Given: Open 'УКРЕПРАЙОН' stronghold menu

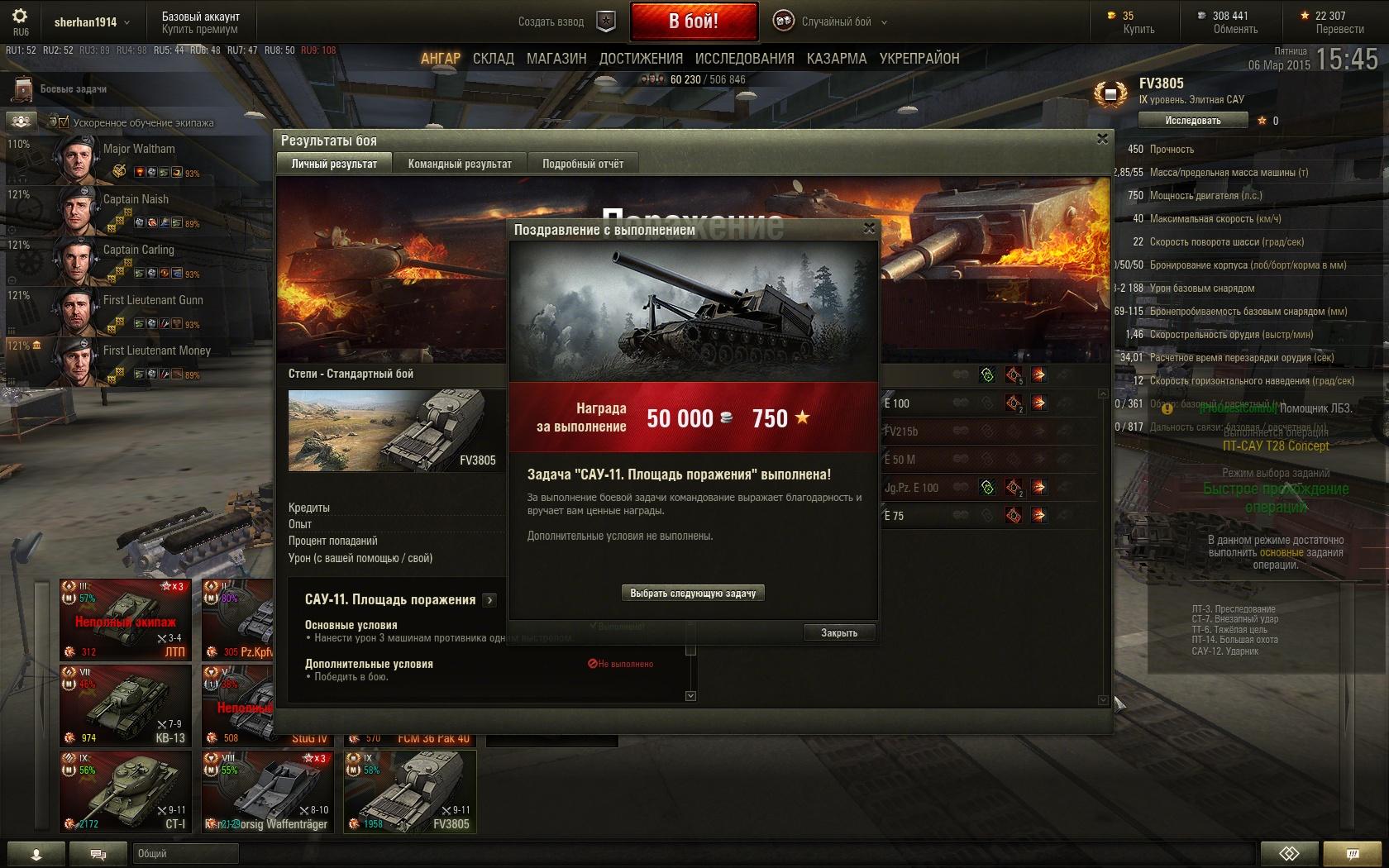Looking at the screenshot, I should (919, 59).
